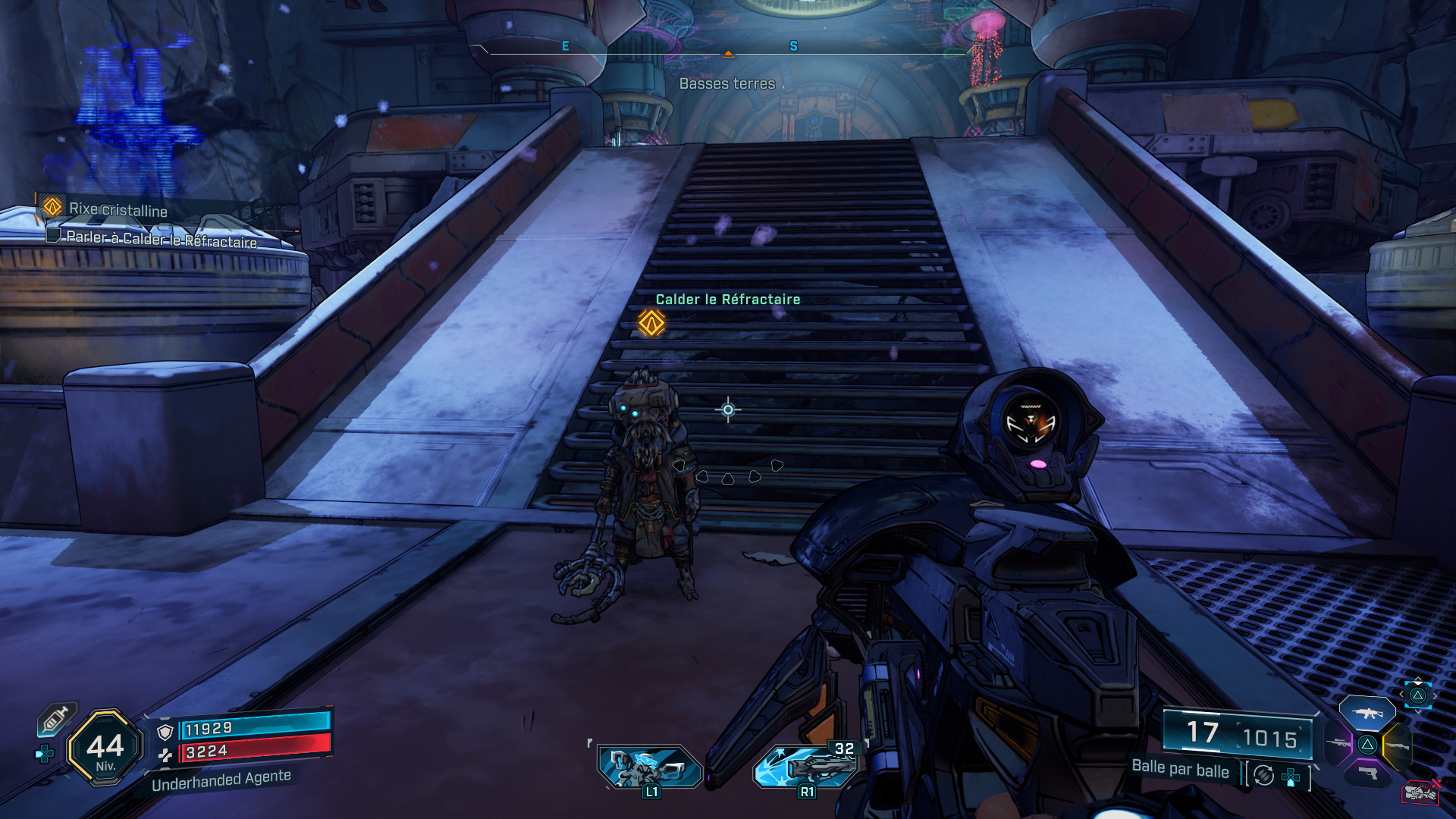Click the level 44 character badge
1456x819 pixels.
click(105, 748)
